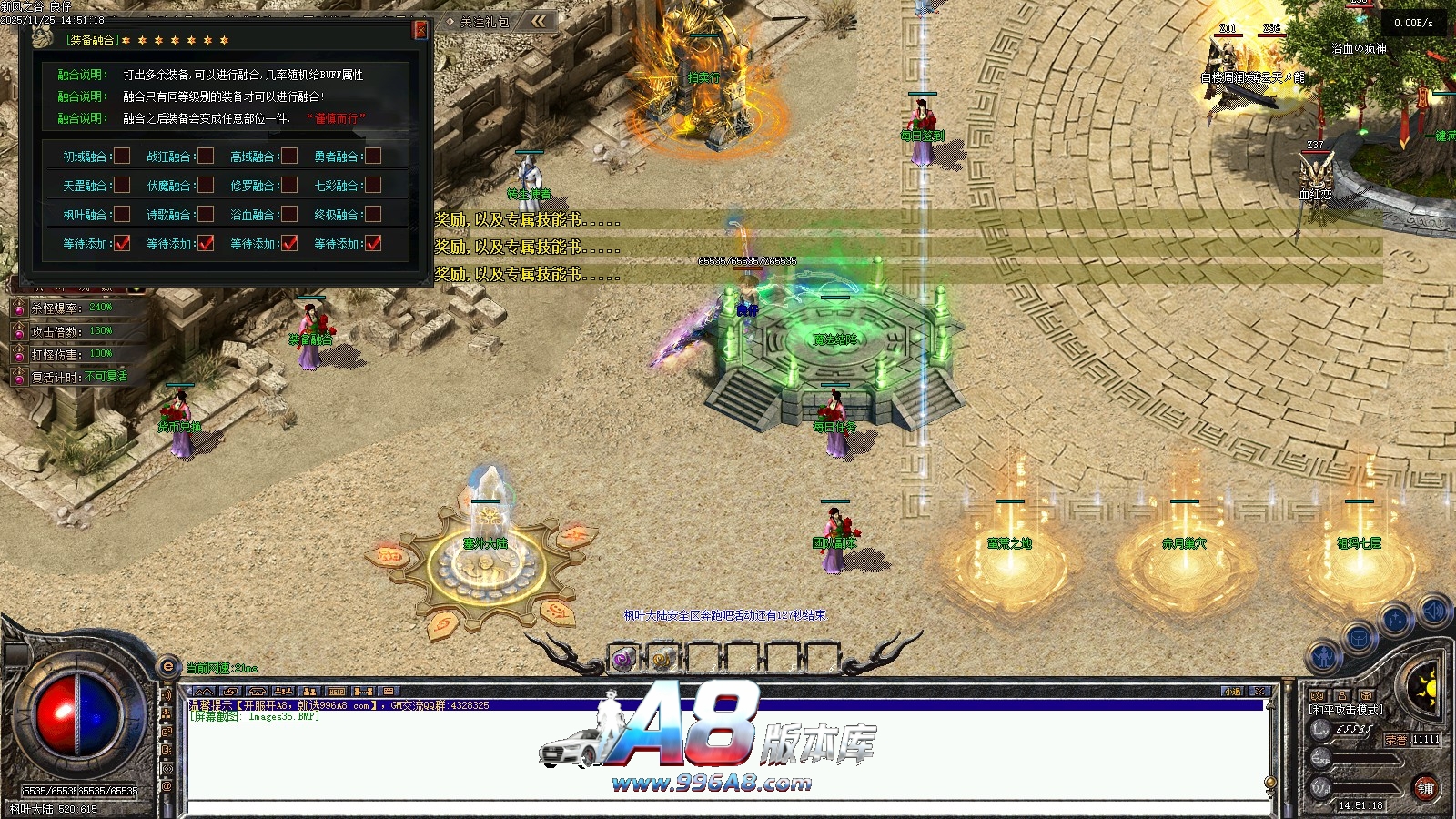Tick the 战狂融合 checkbox
This screenshot has width=1456, height=819.
click(x=207, y=157)
